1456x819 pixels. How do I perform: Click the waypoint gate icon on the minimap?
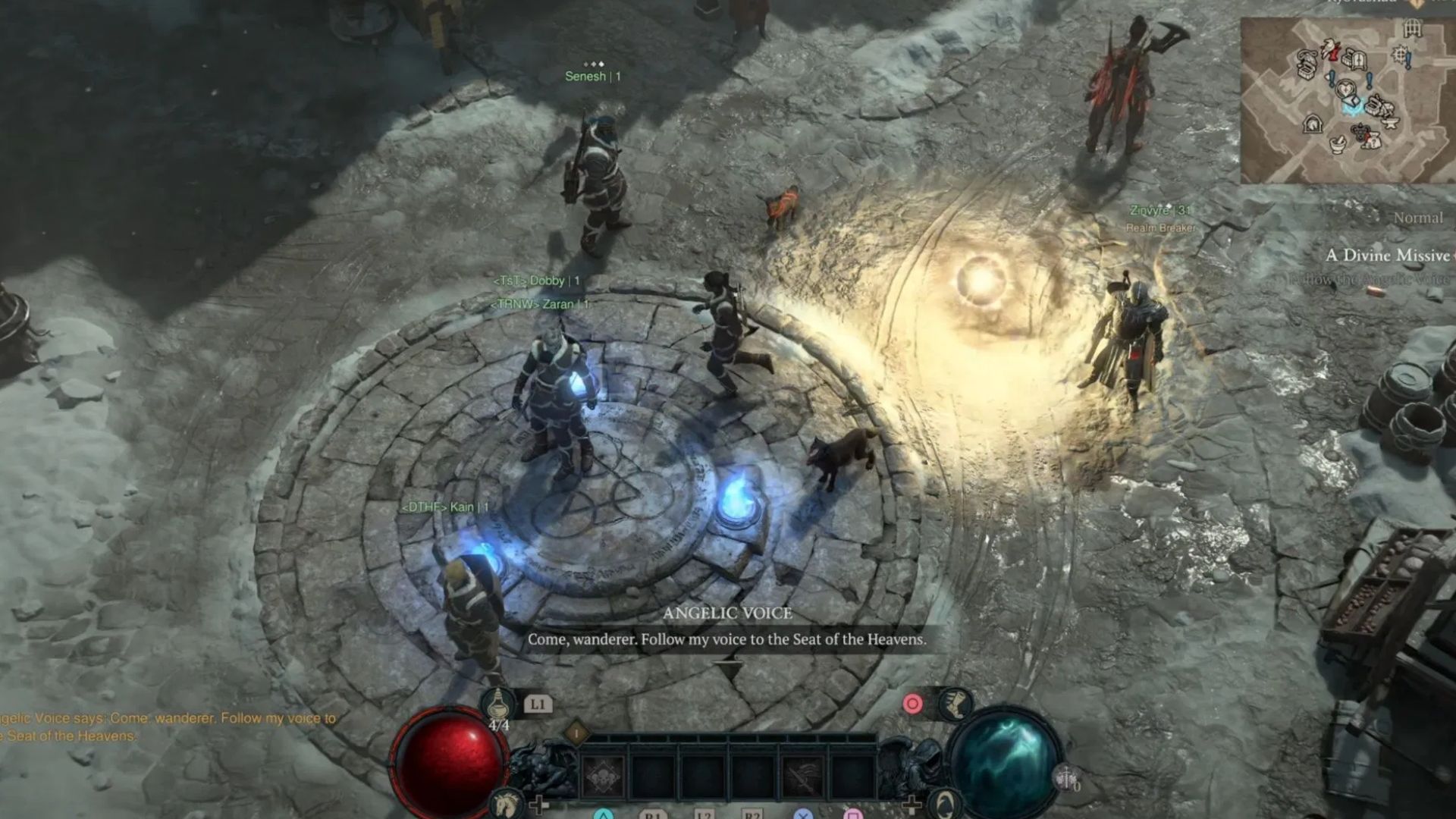(1412, 29)
